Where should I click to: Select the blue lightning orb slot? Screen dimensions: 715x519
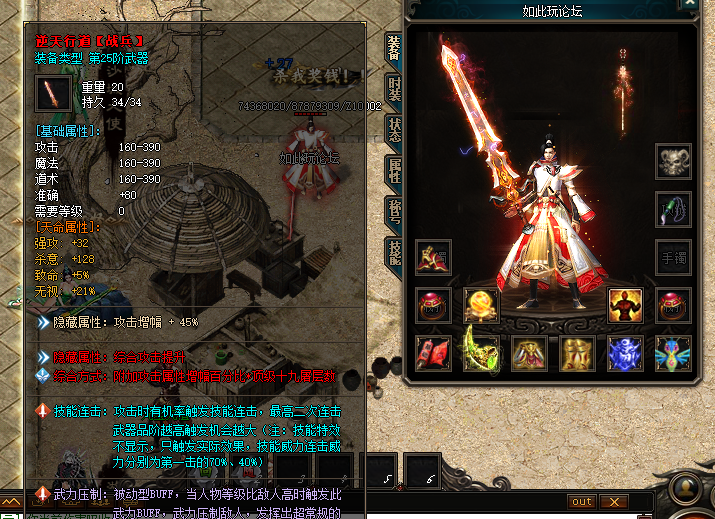pyautogui.click(x=625, y=353)
